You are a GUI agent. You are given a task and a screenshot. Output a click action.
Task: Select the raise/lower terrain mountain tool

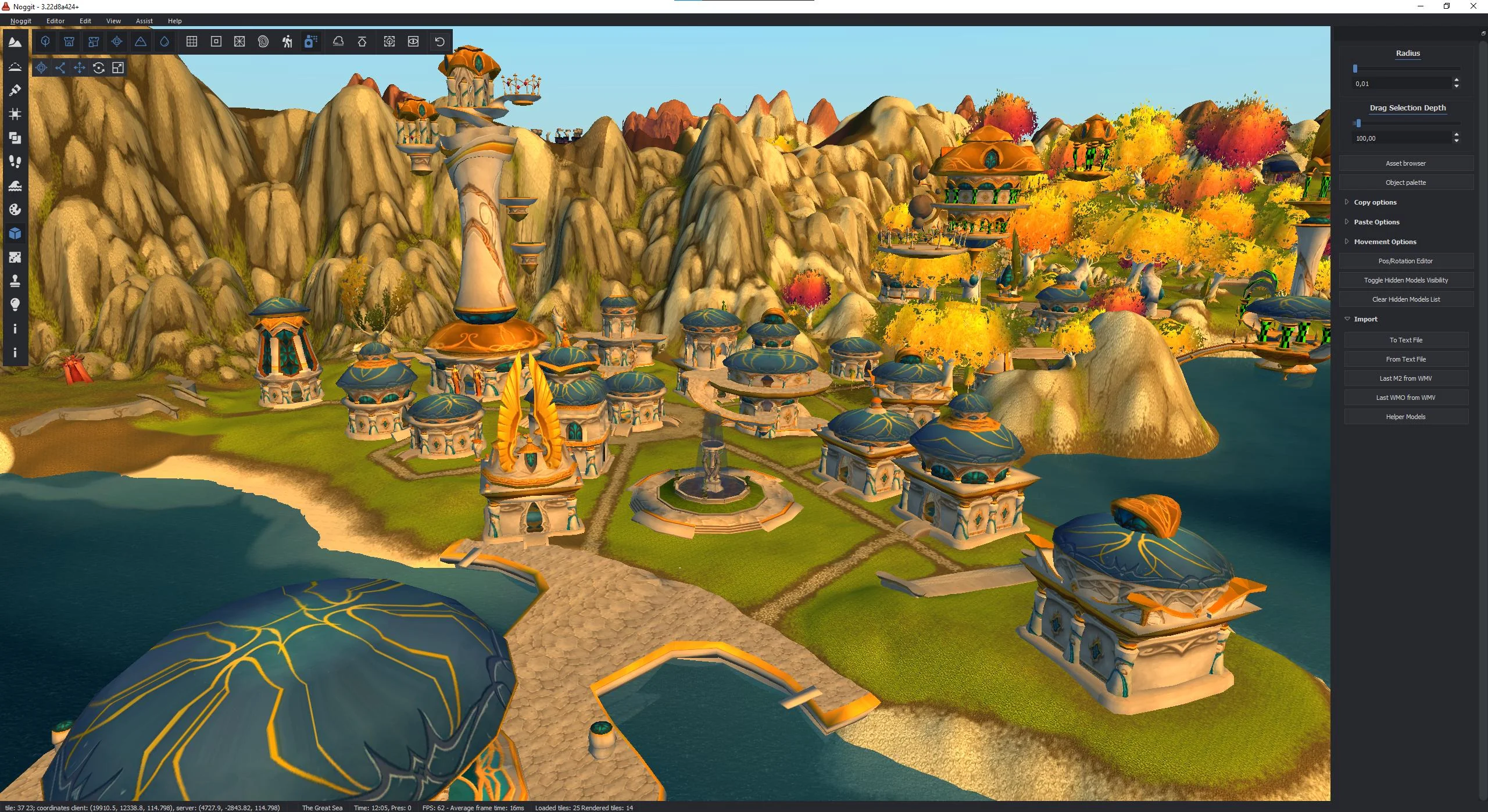coord(15,42)
